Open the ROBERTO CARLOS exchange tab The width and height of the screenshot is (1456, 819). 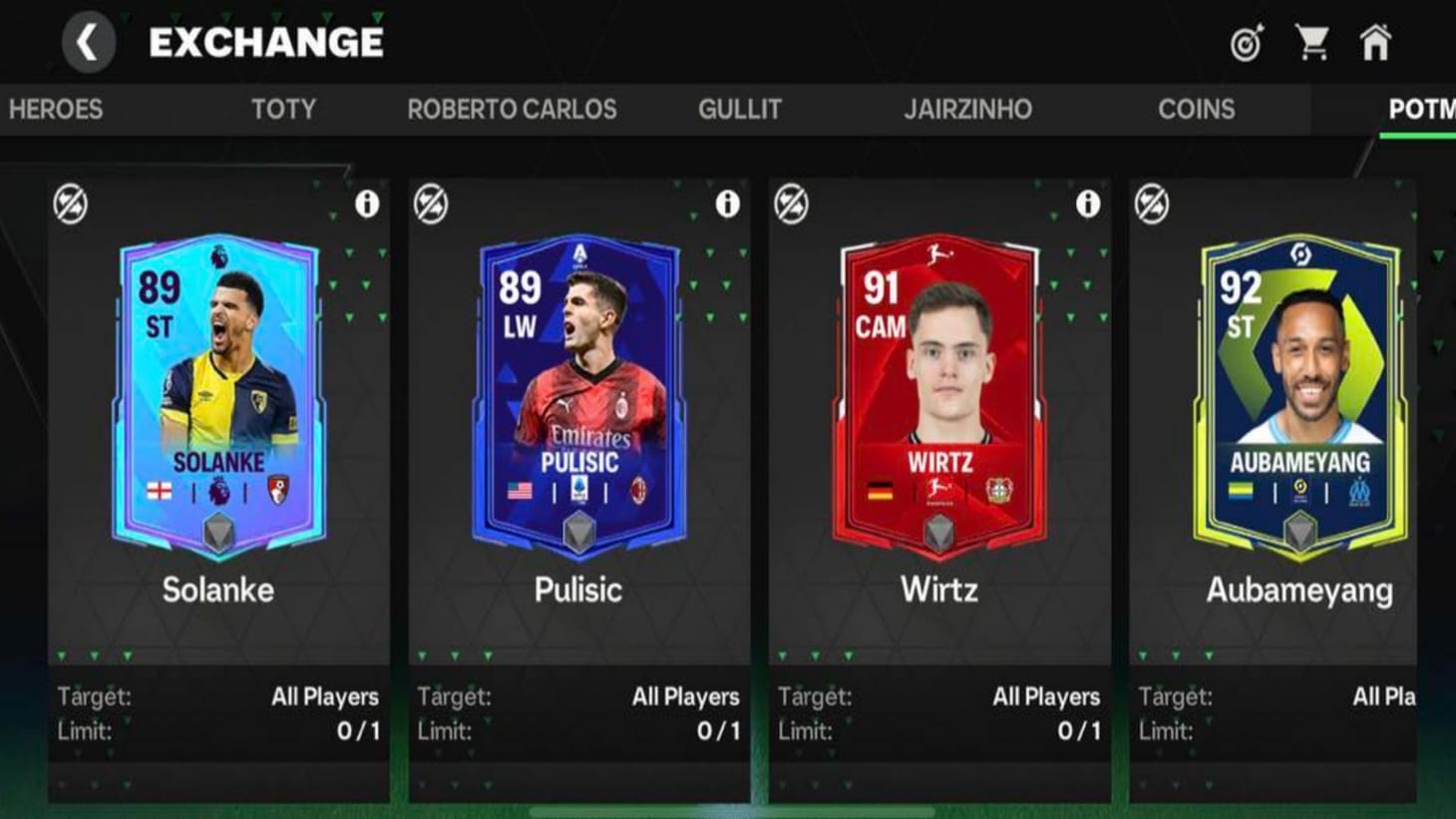point(513,110)
